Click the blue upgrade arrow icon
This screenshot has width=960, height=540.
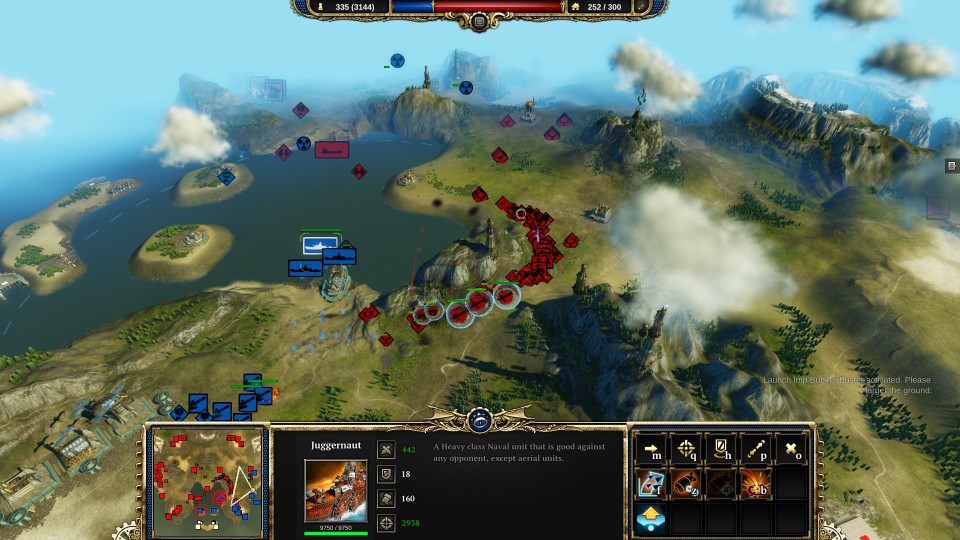[652, 518]
